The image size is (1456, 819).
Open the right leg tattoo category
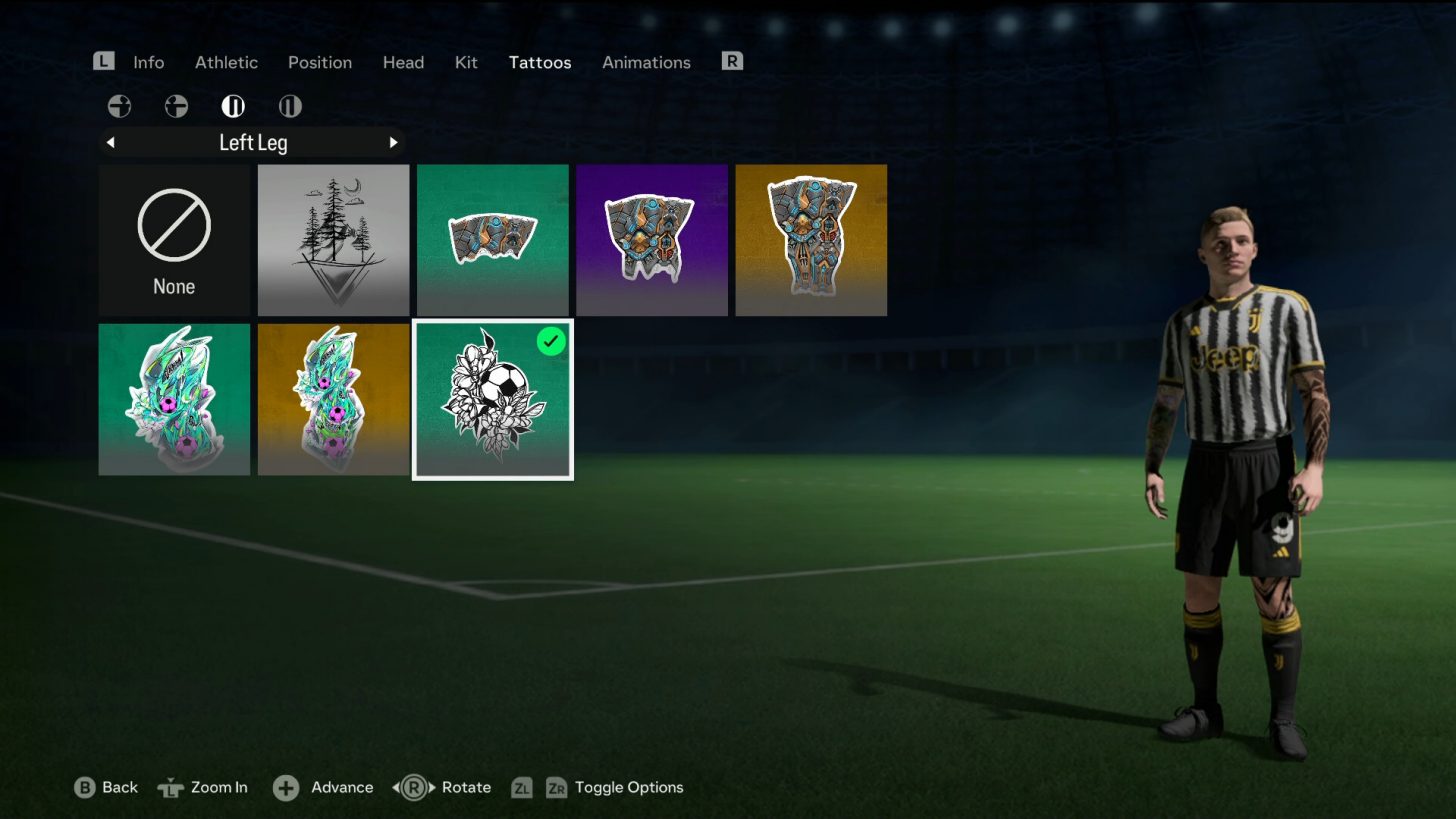tap(290, 106)
